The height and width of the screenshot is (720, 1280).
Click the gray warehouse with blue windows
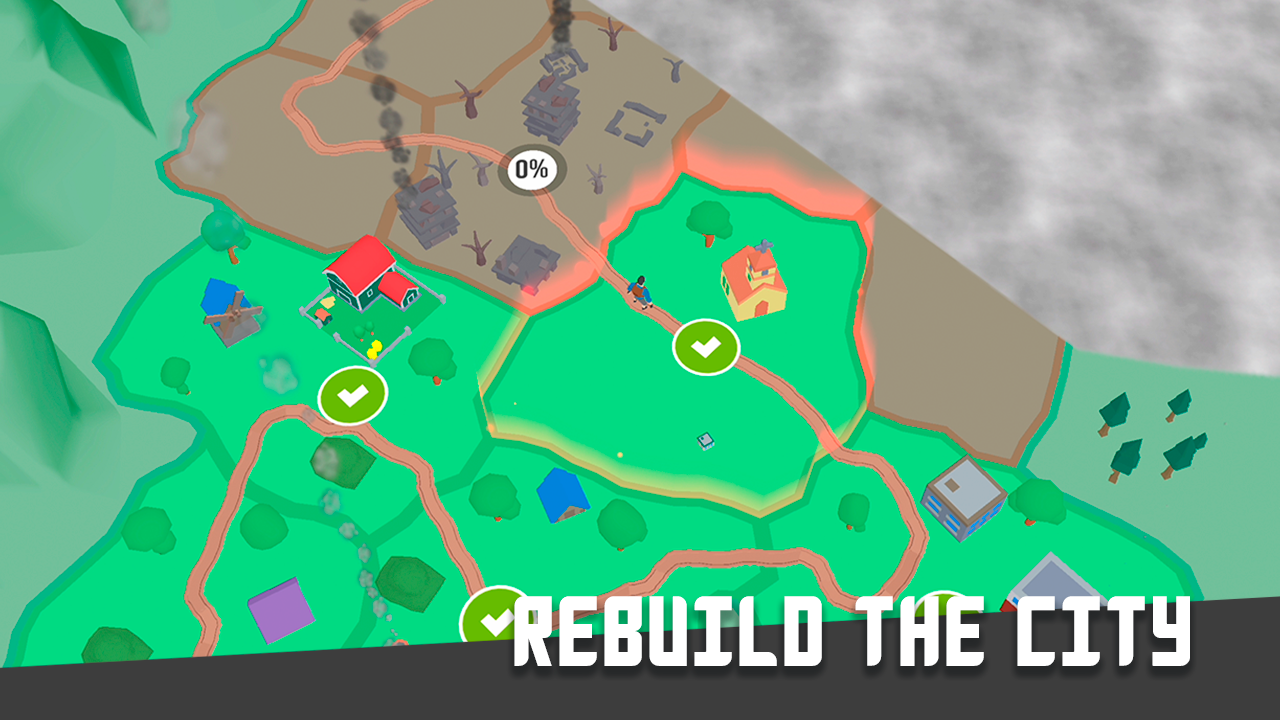(x=963, y=495)
